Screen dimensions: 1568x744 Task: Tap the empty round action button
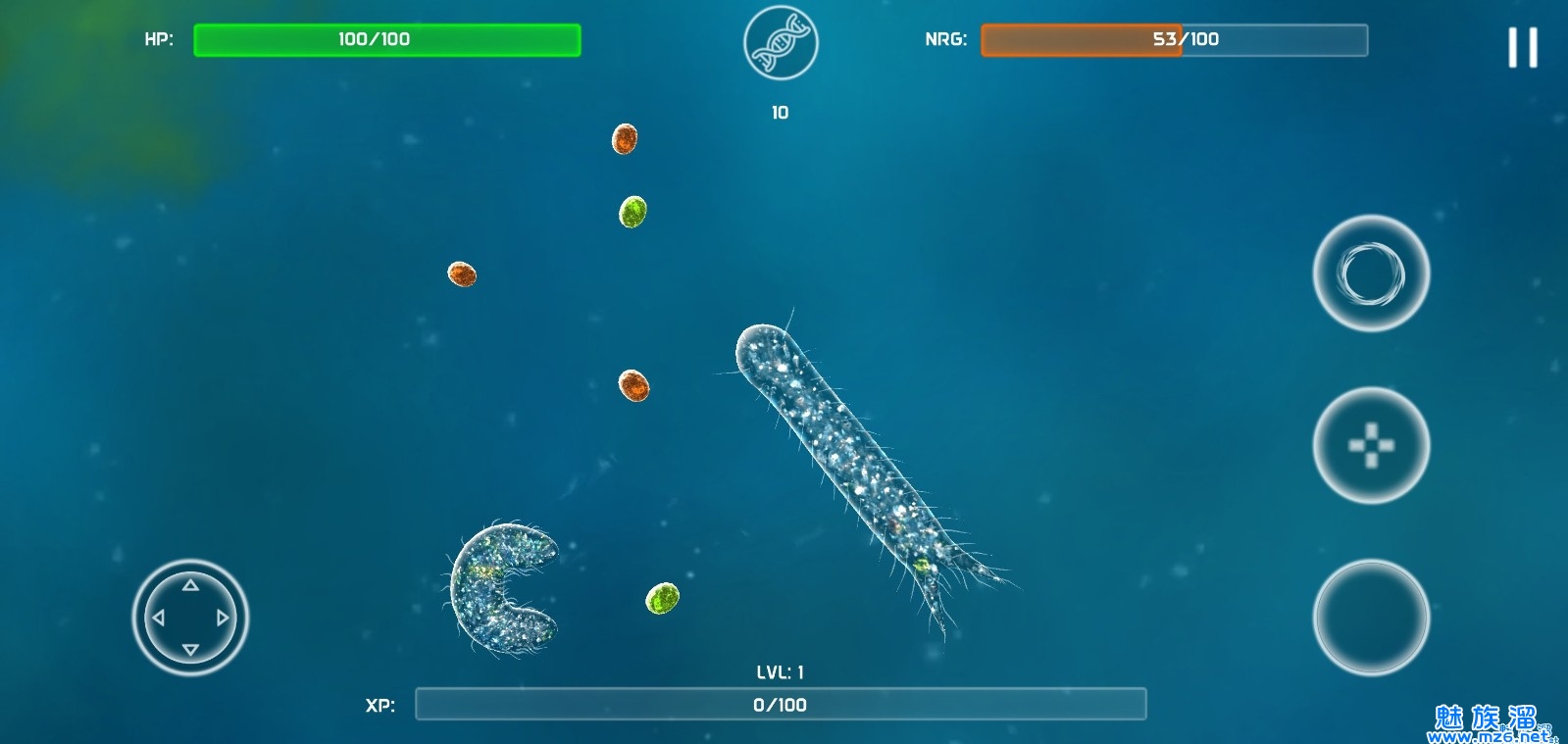[x=1371, y=618]
